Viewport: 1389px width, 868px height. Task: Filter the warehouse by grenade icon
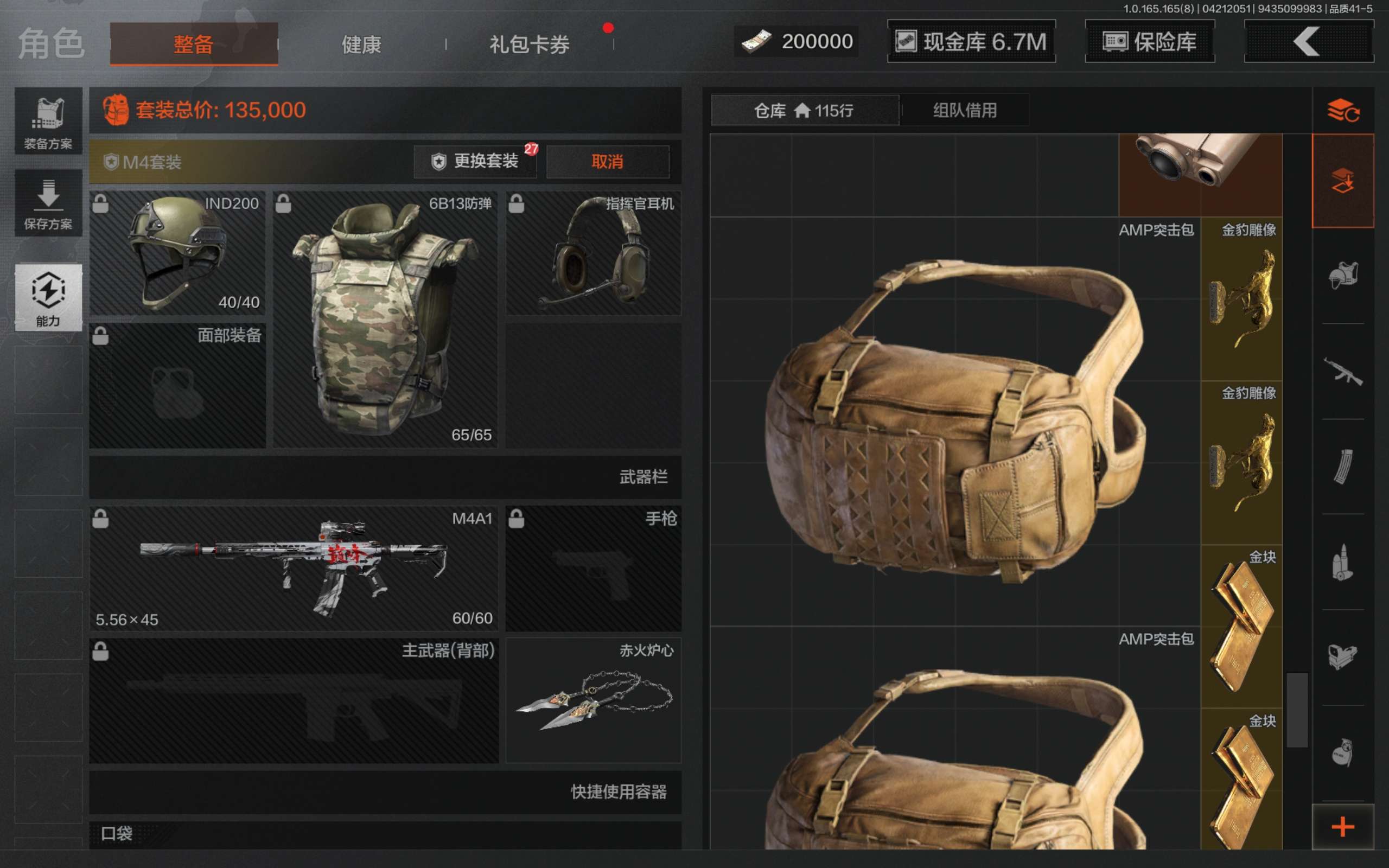[x=1342, y=752]
